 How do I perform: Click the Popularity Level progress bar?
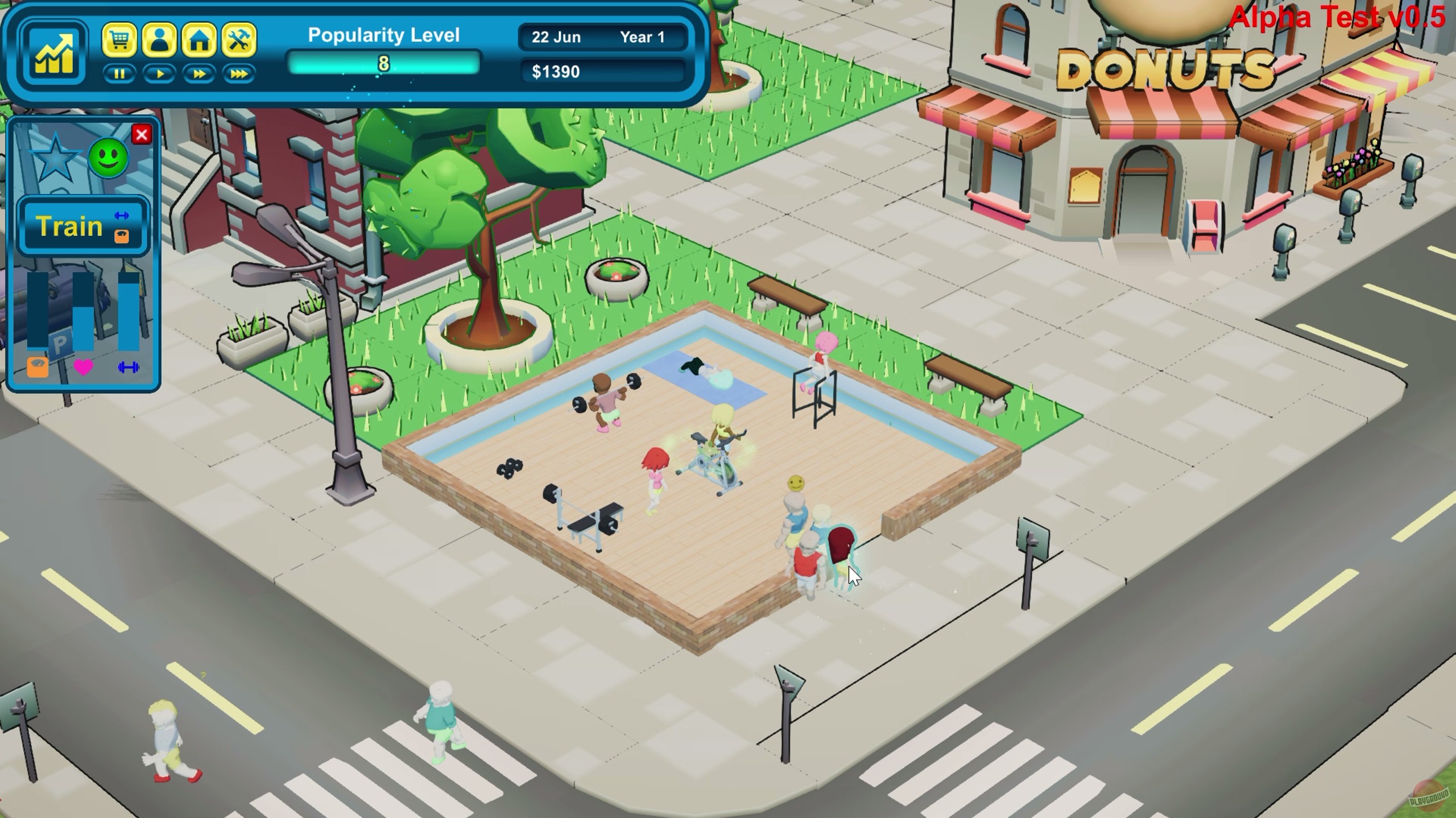pyautogui.click(x=384, y=64)
